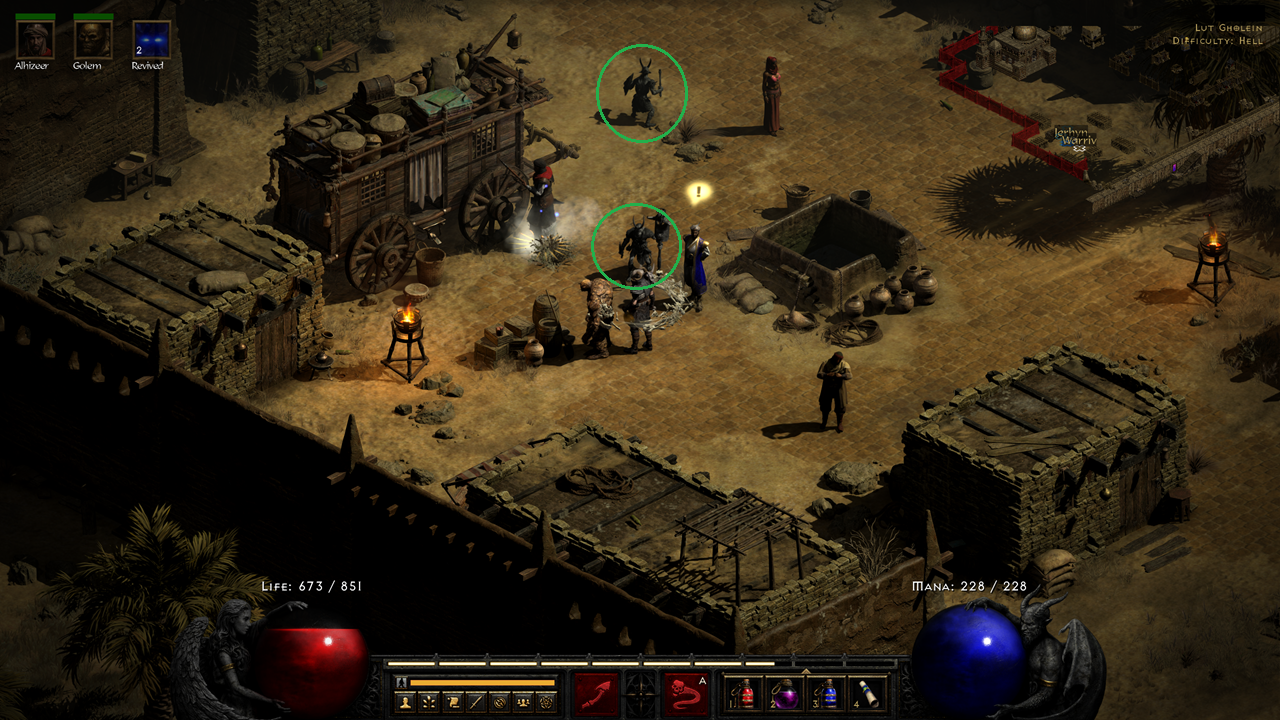Viewport: 1280px width, 720px height.
Task: Open the skill tree button
Action: click(429, 702)
